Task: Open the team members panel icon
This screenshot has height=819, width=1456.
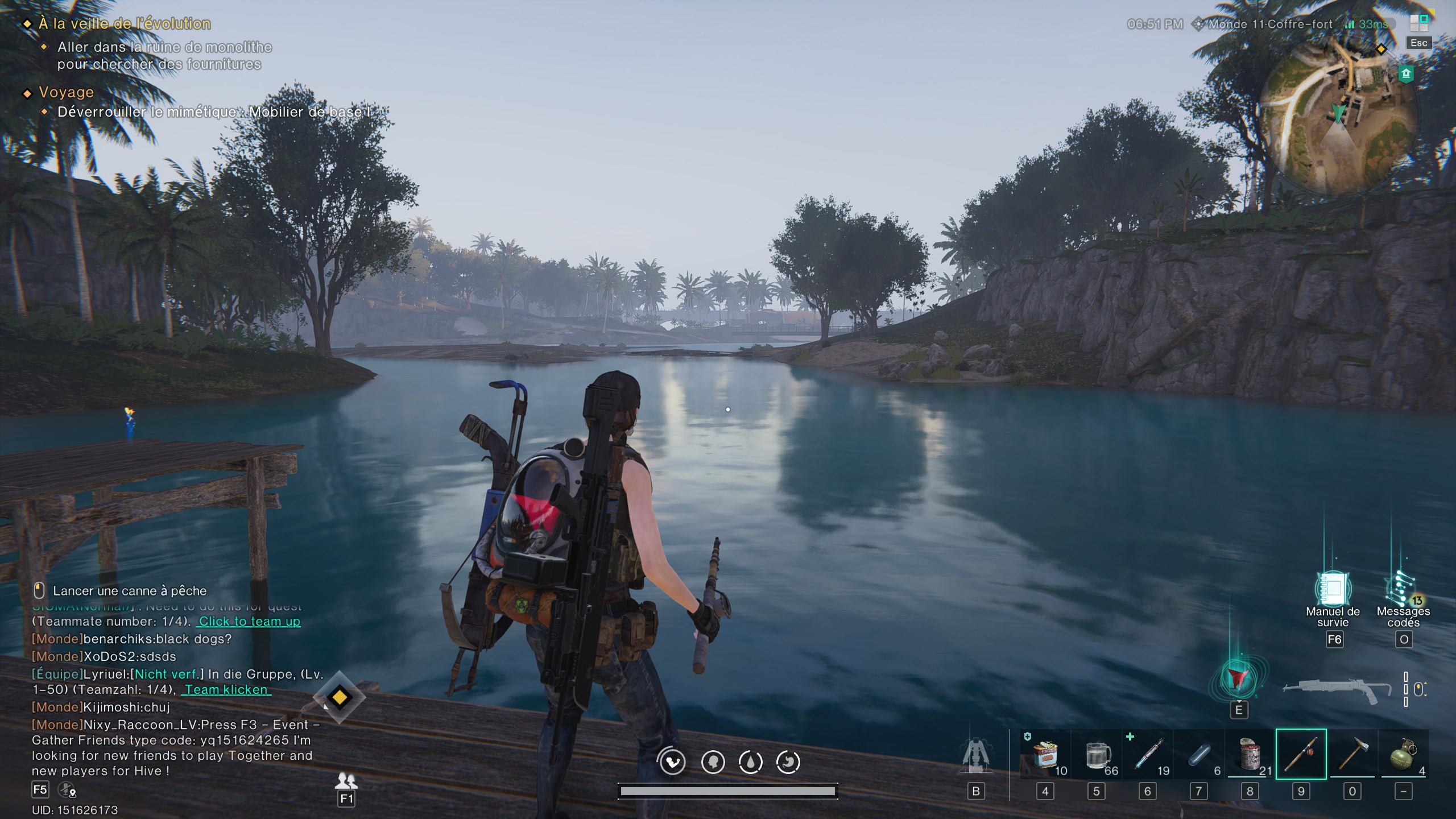Action: pyautogui.click(x=346, y=780)
